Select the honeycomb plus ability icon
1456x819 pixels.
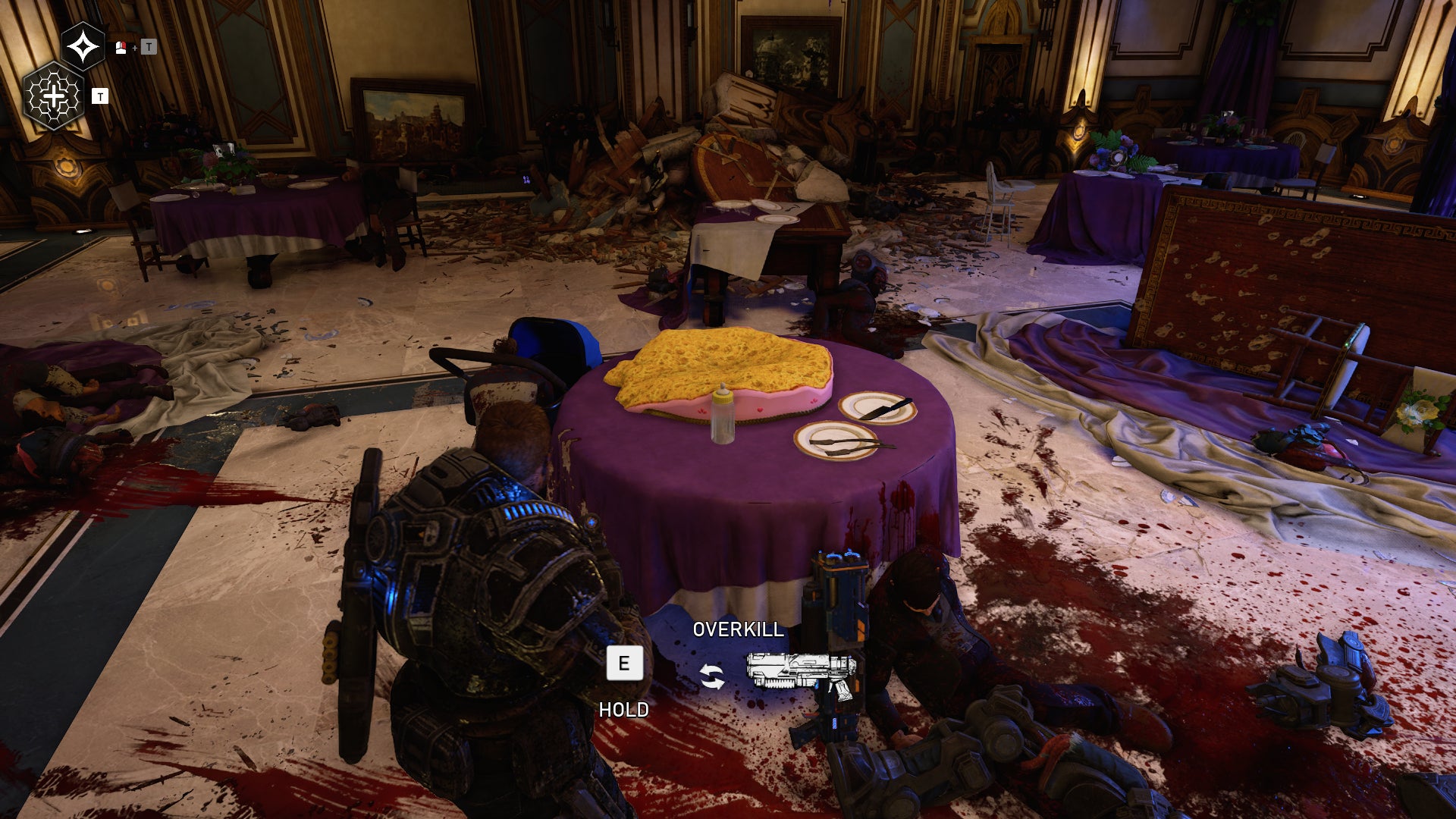tap(55, 96)
